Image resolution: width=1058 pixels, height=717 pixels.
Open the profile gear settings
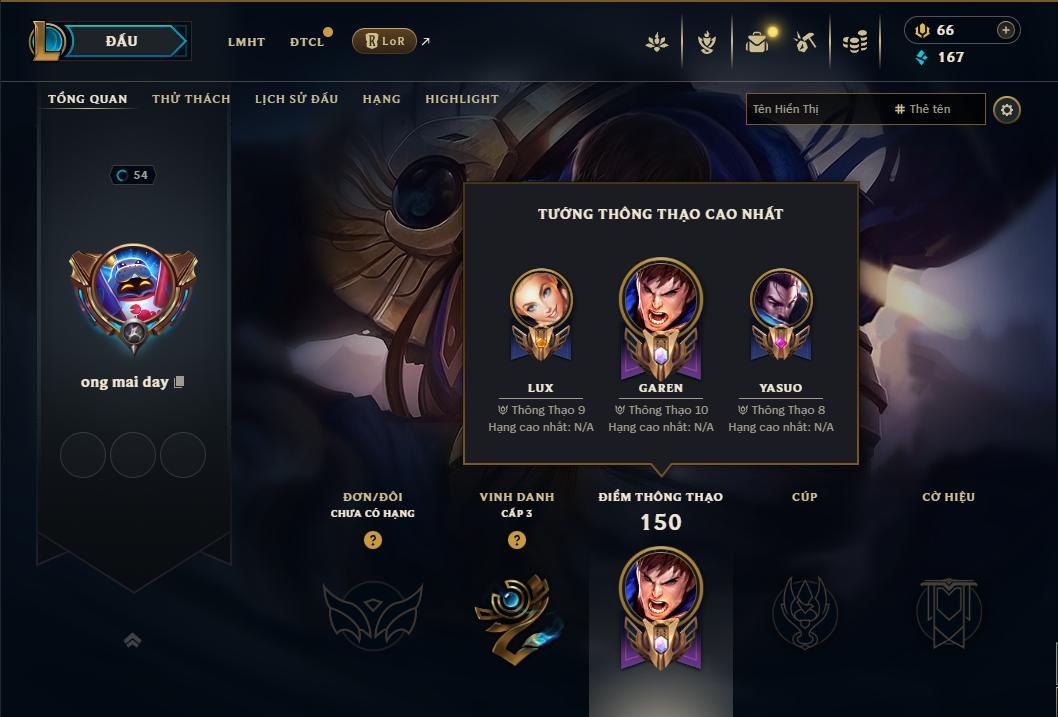pyautogui.click(x=1007, y=109)
